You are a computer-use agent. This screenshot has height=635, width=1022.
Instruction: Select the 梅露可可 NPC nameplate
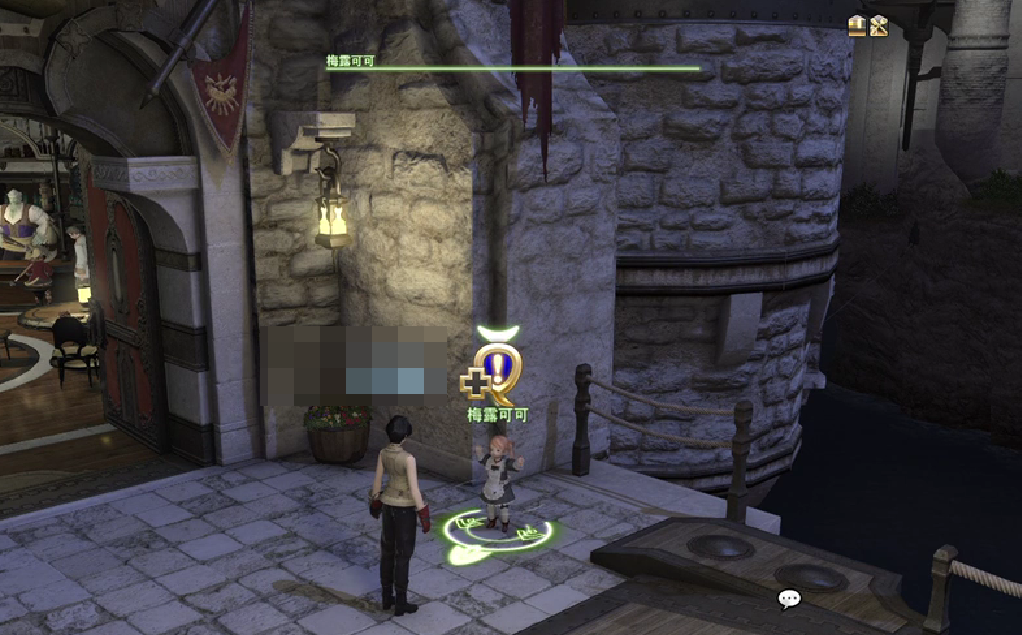coord(497,414)
